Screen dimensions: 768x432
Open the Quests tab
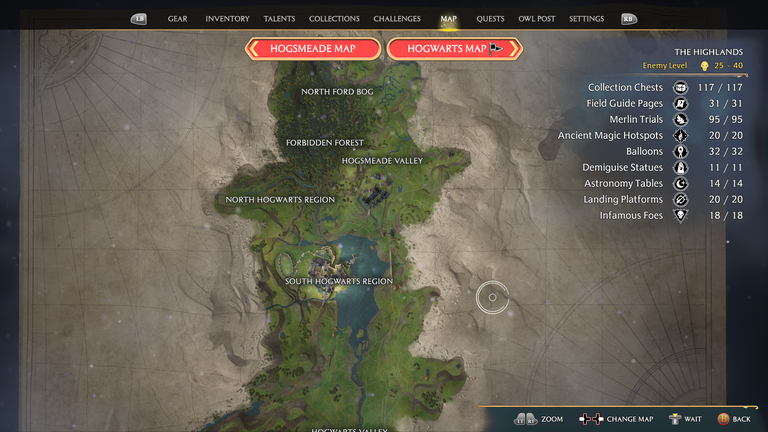click(x=490, y=19)
